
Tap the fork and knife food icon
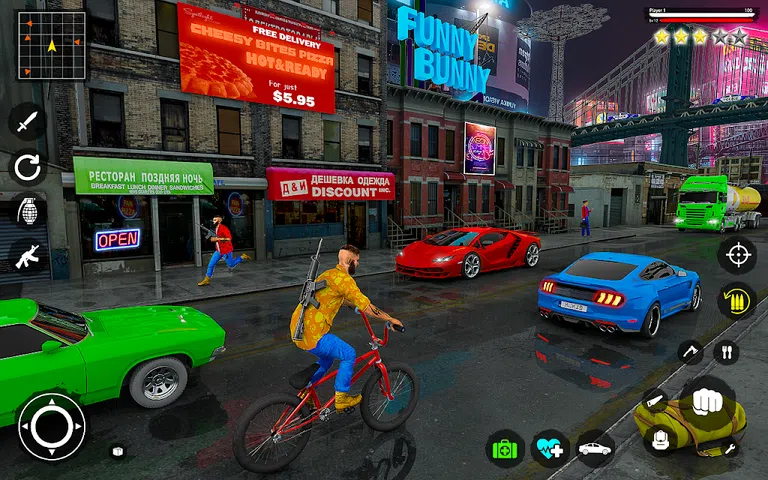(727, 352)
